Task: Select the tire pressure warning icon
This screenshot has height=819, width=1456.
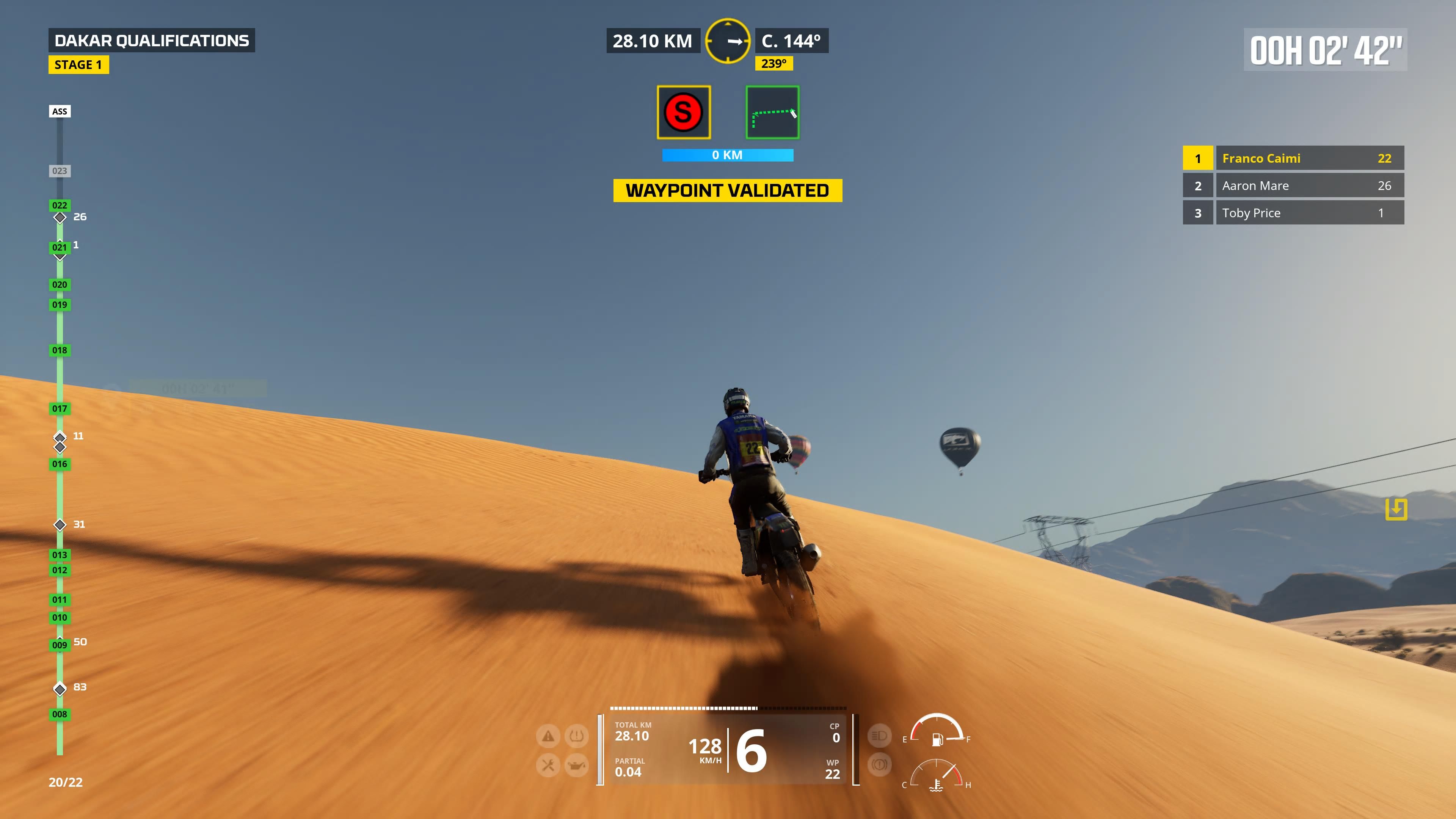Action: click(x=576, y=736)
